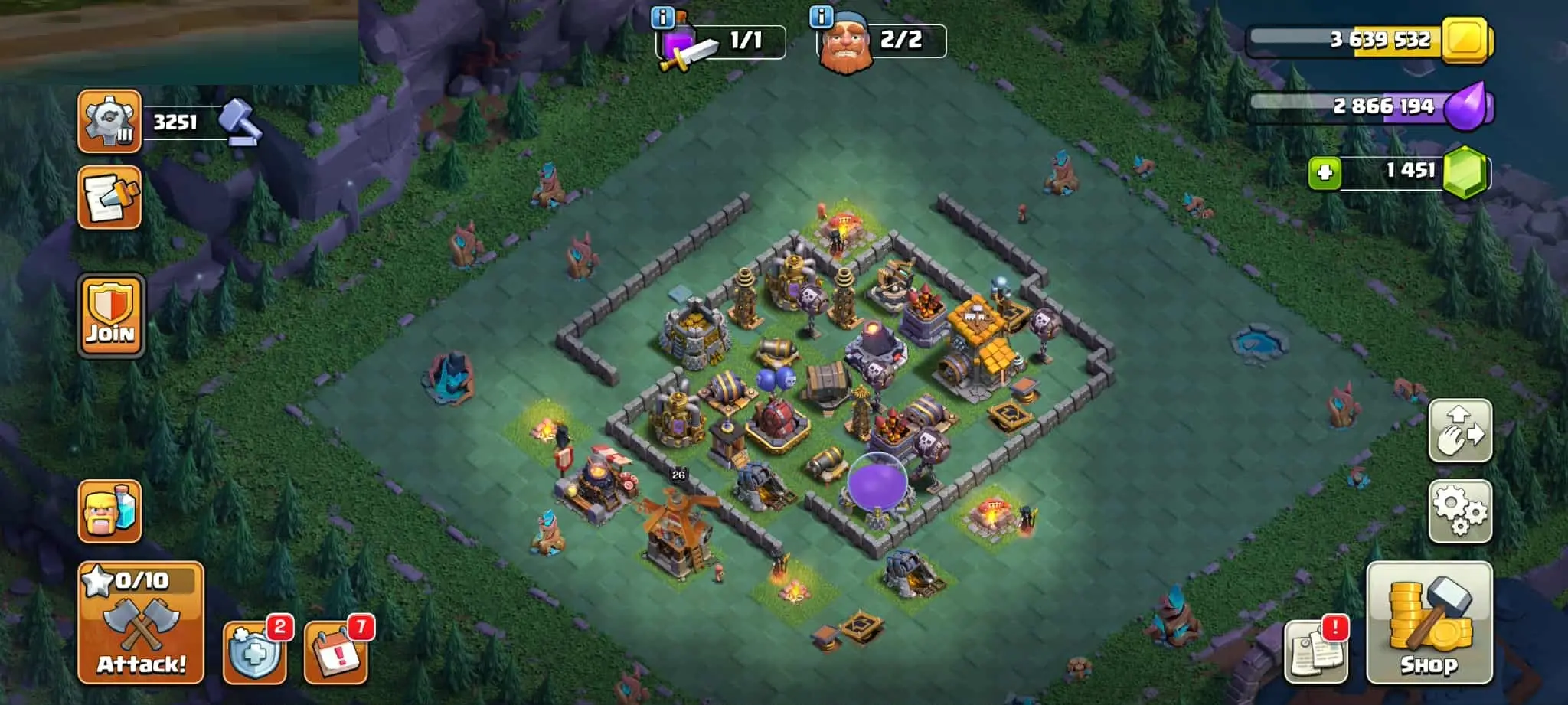Show info for the master builder counter
The image size is (1568, 705).
(x=821, y=17)
